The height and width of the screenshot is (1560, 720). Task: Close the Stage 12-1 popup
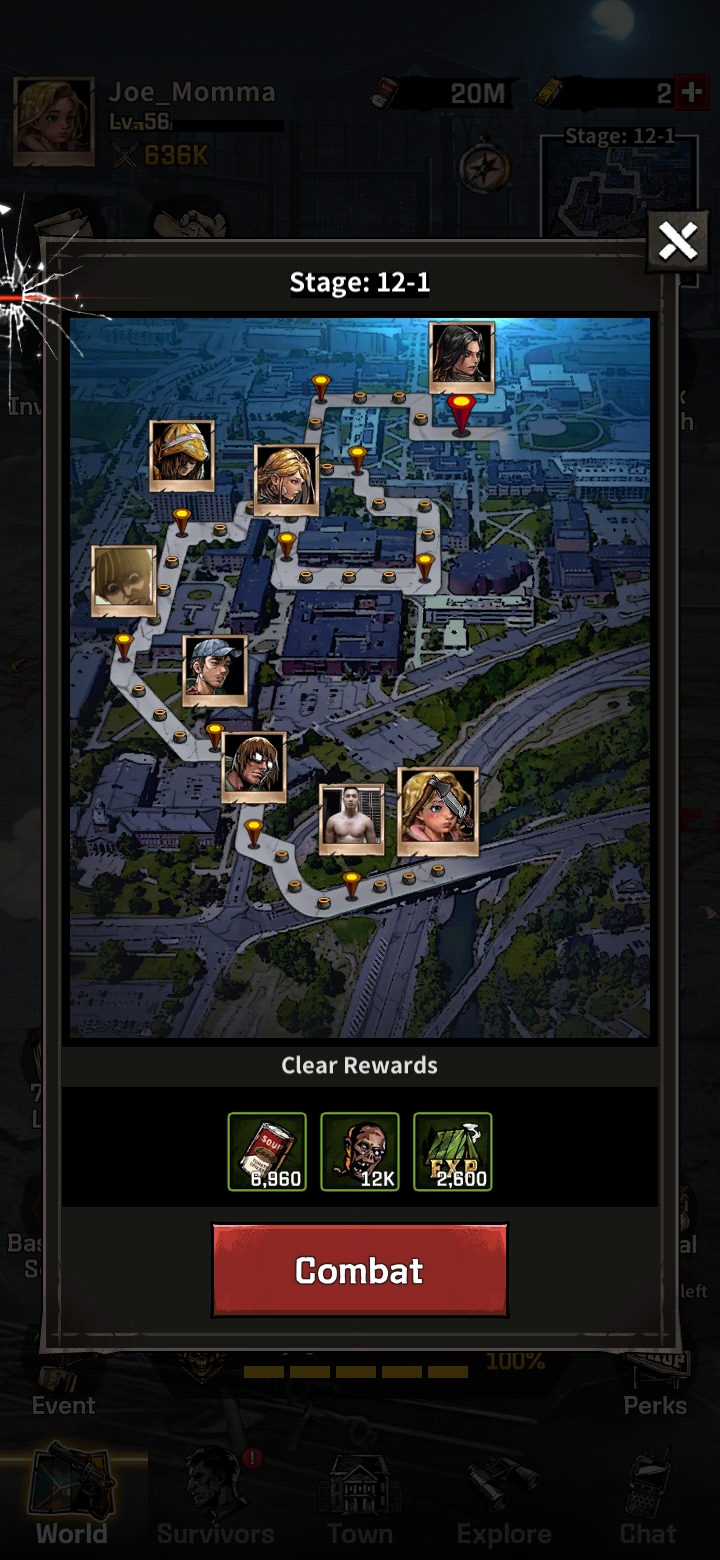coord(677,241)
